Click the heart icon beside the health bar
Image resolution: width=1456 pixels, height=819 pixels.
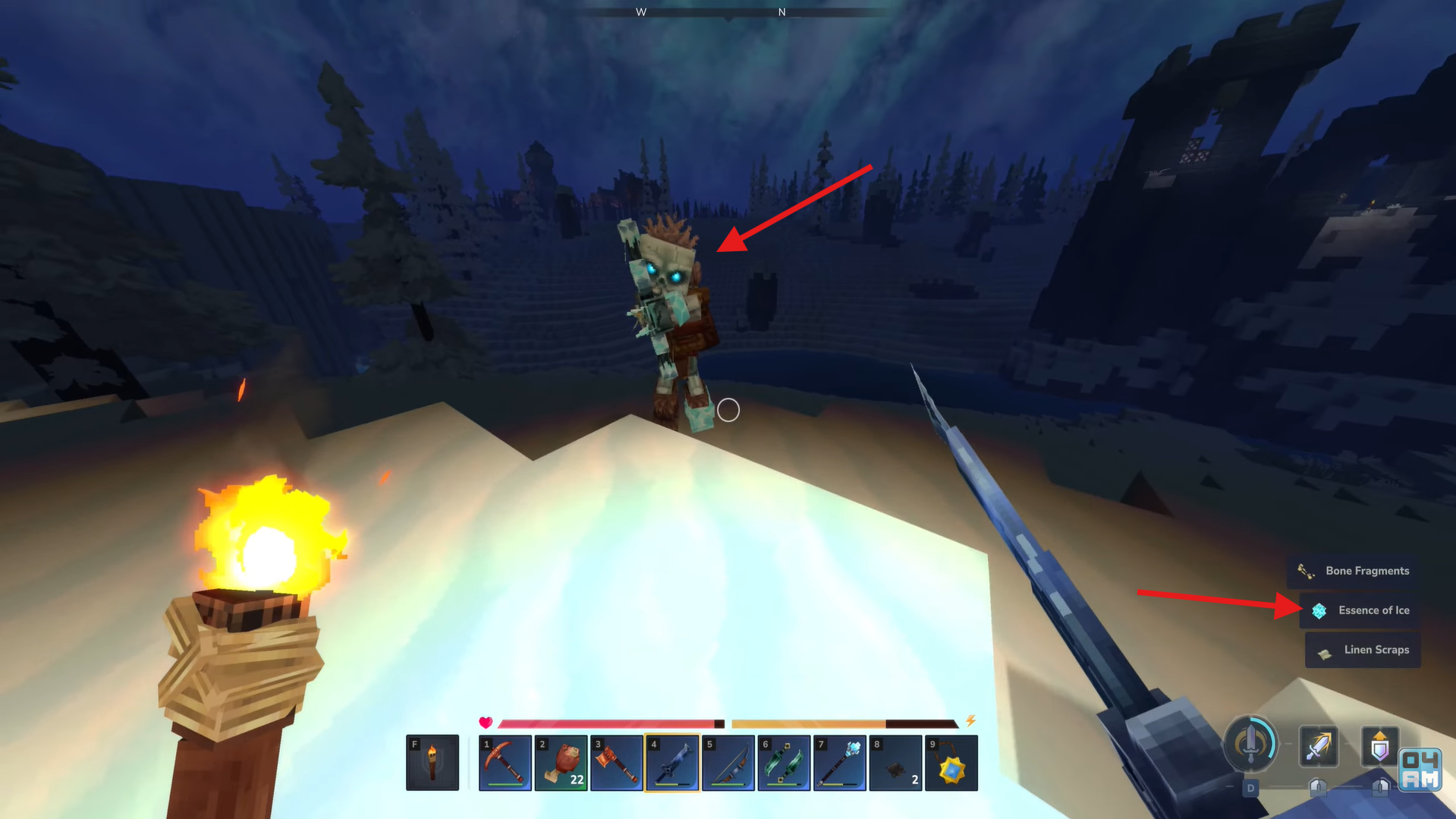click(486, 723)
